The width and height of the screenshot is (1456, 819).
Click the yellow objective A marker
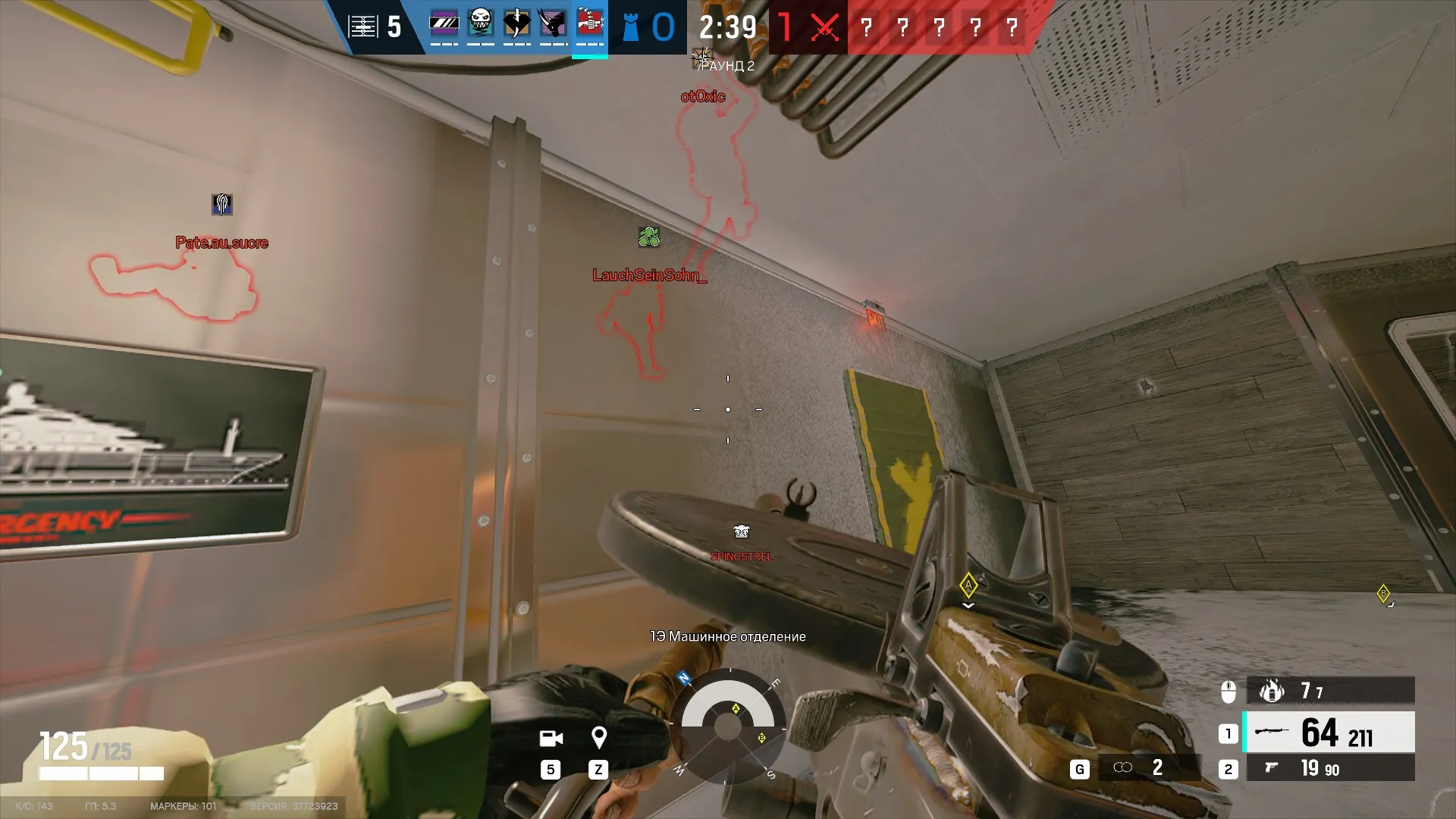[x=968, y=585]
